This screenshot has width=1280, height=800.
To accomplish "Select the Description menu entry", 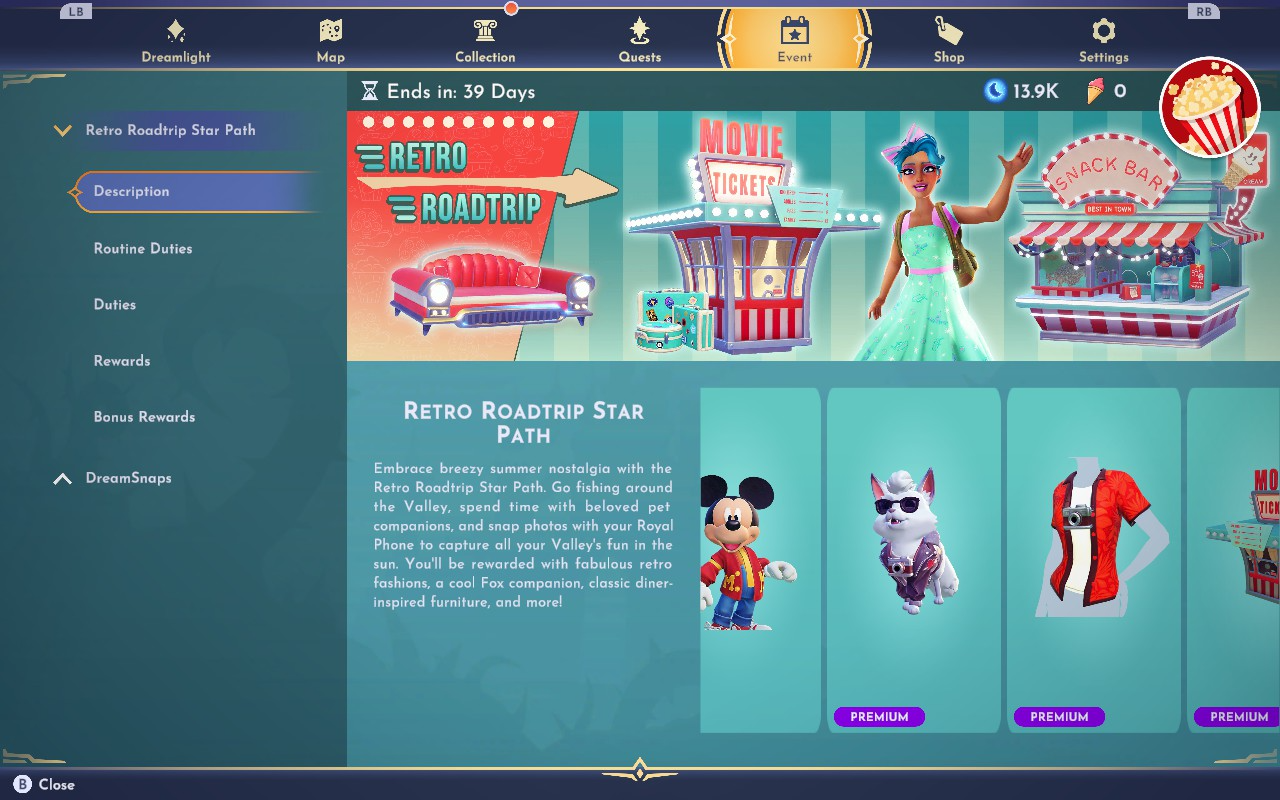I will (x=131, y=191).
